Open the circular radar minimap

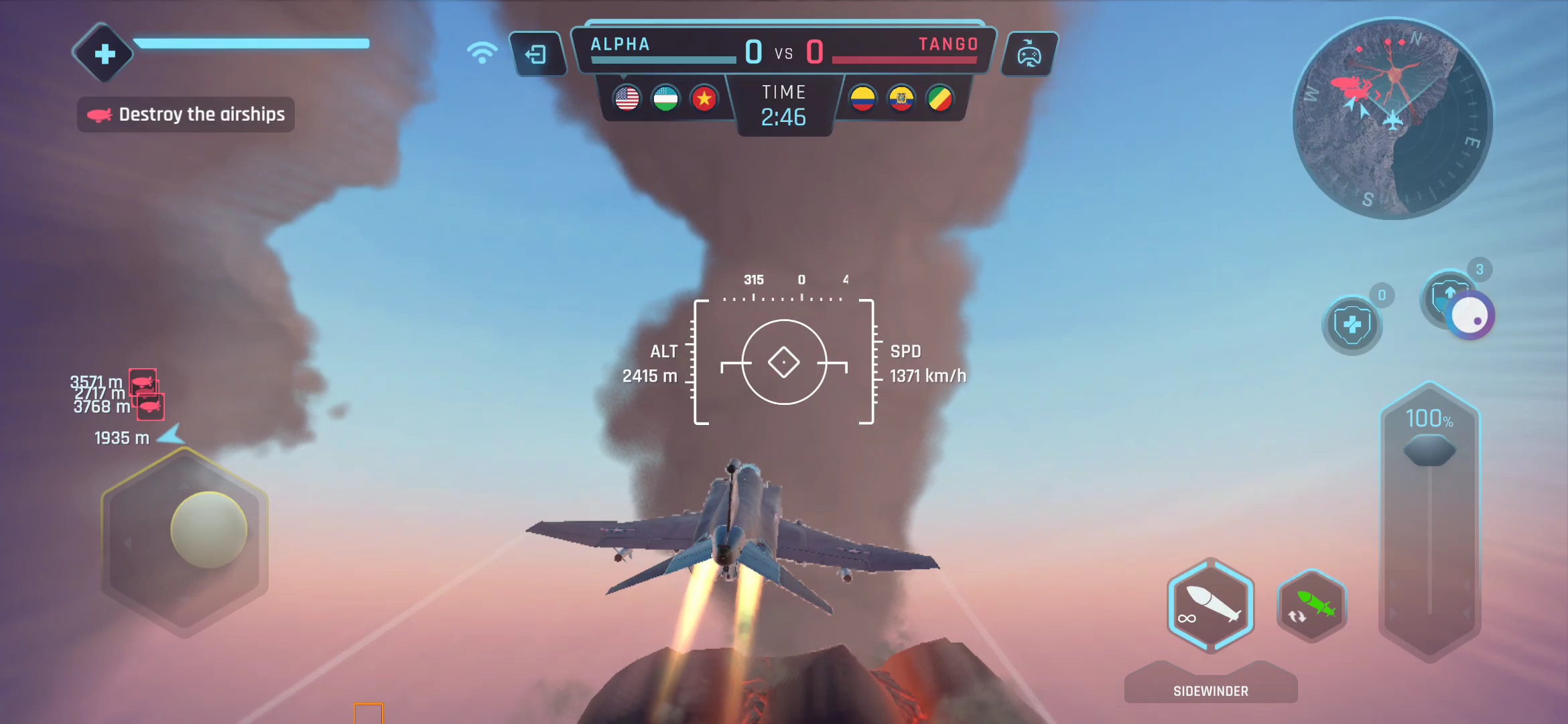point(1392,119)
